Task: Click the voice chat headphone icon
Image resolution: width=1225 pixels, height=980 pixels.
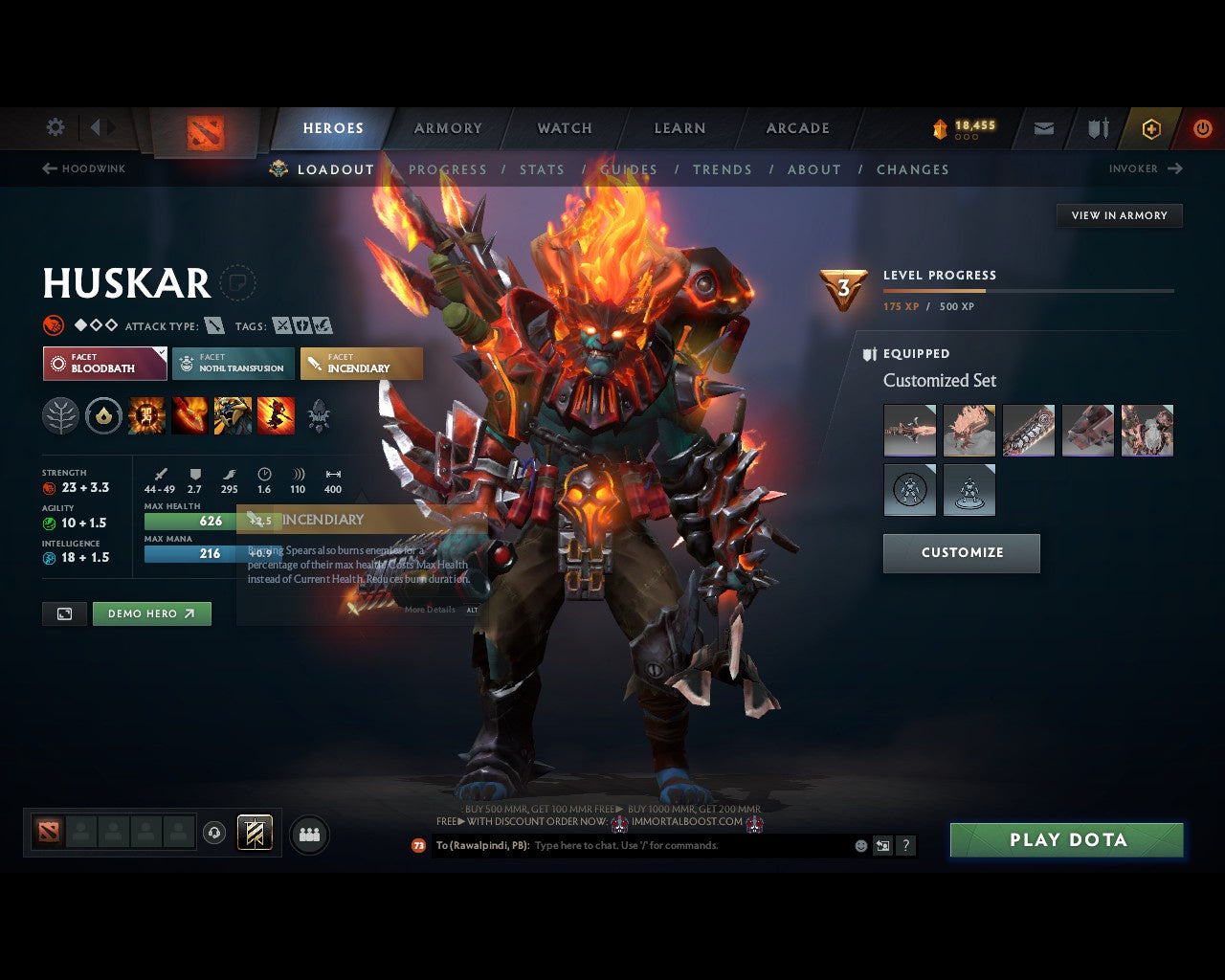Action: [x=212, y=833]
